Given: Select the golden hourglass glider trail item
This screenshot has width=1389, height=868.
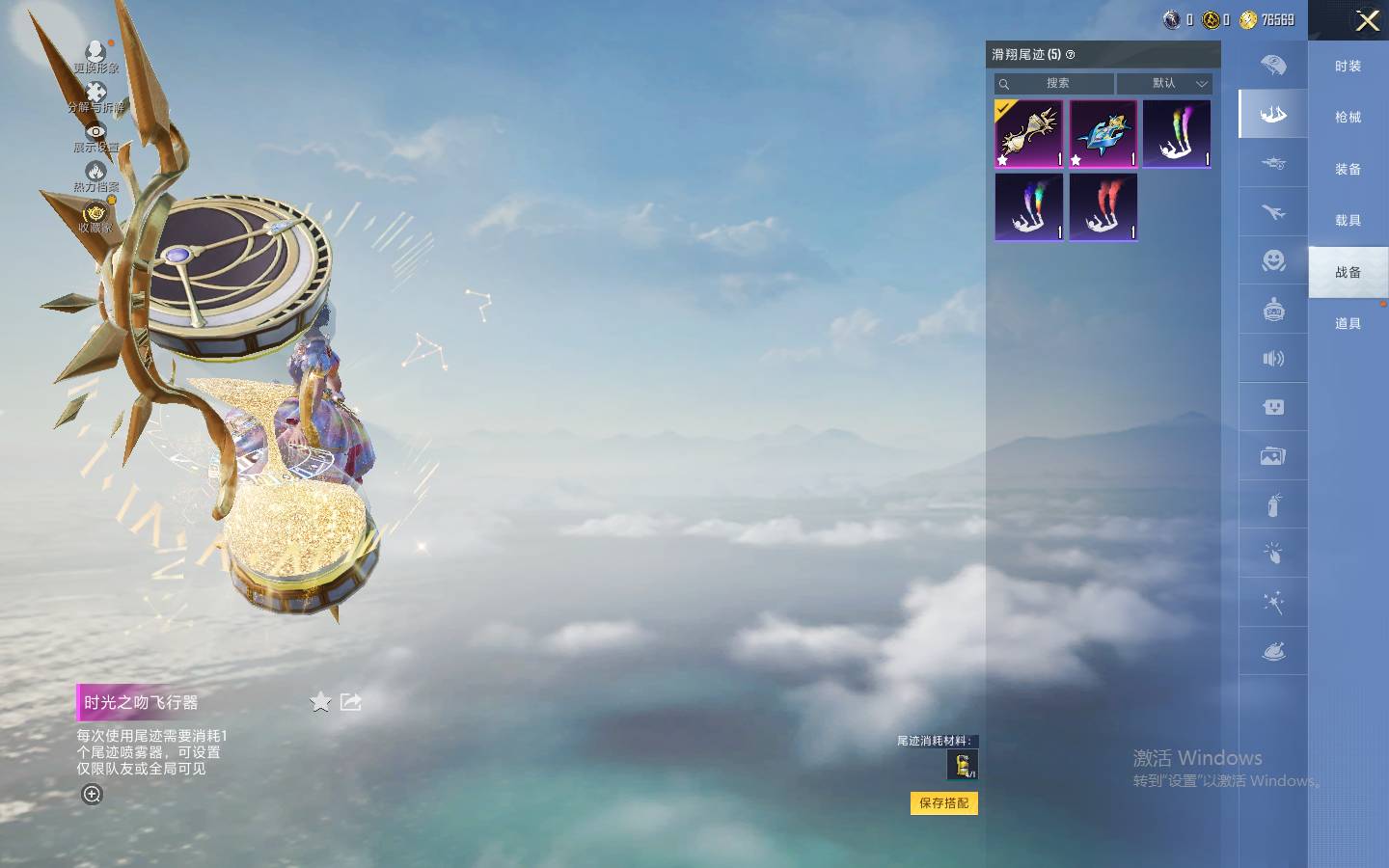Looking at the screenshot, I should (x=1029, y=134).
